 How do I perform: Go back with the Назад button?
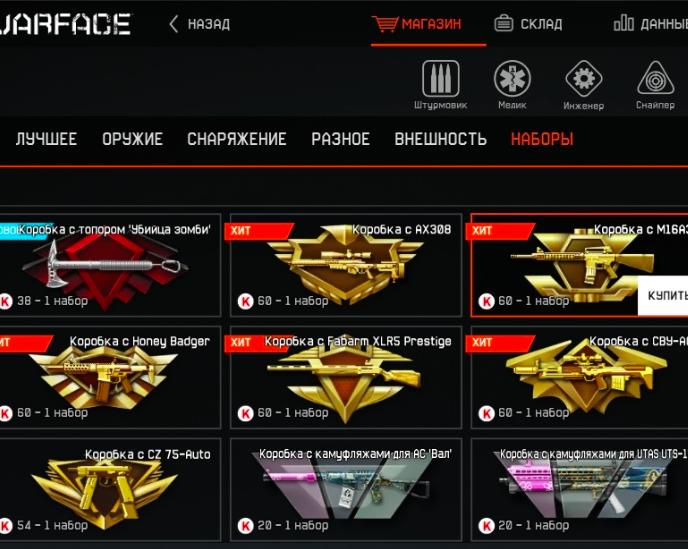click(x=199, y=24)
